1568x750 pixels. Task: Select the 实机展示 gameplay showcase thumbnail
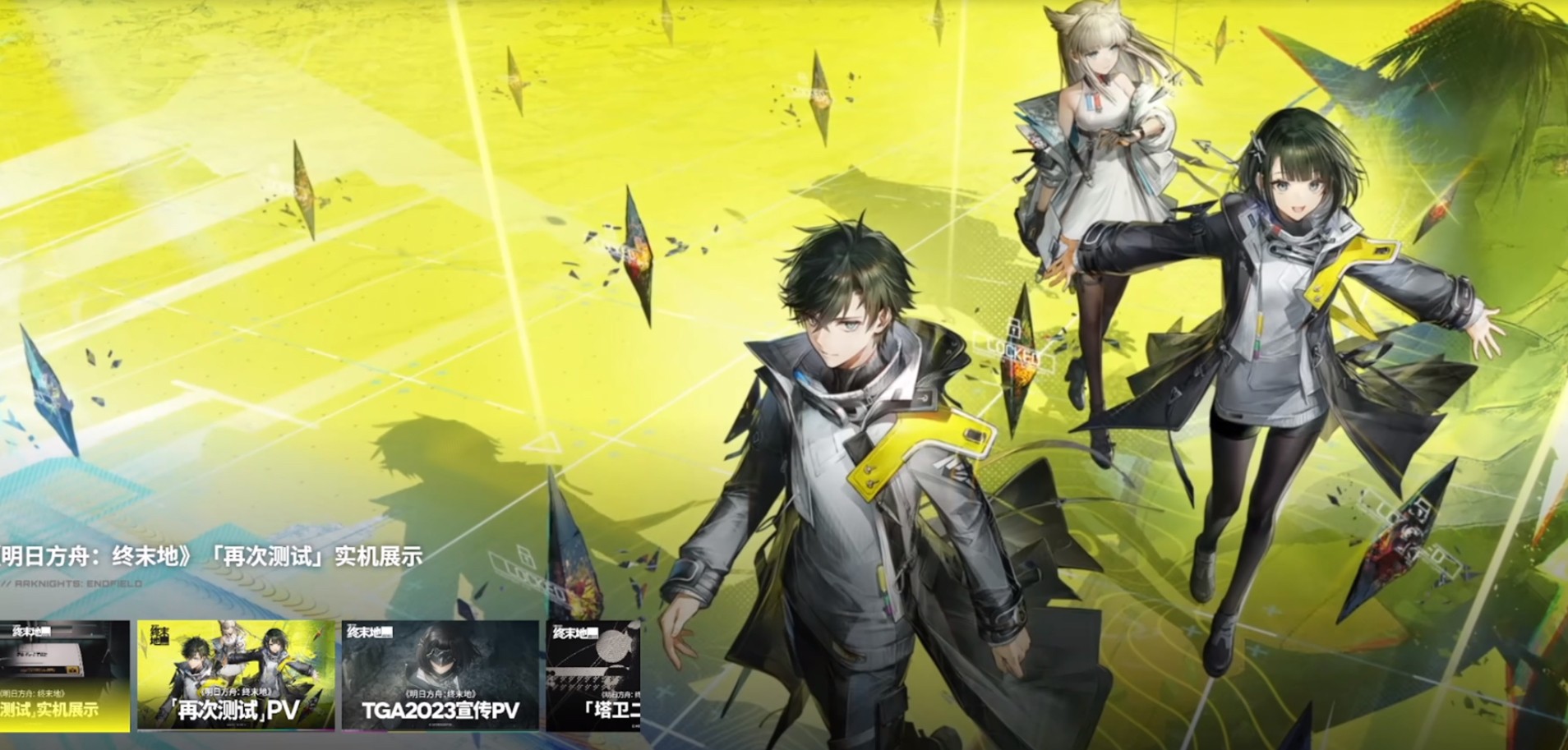64,675
